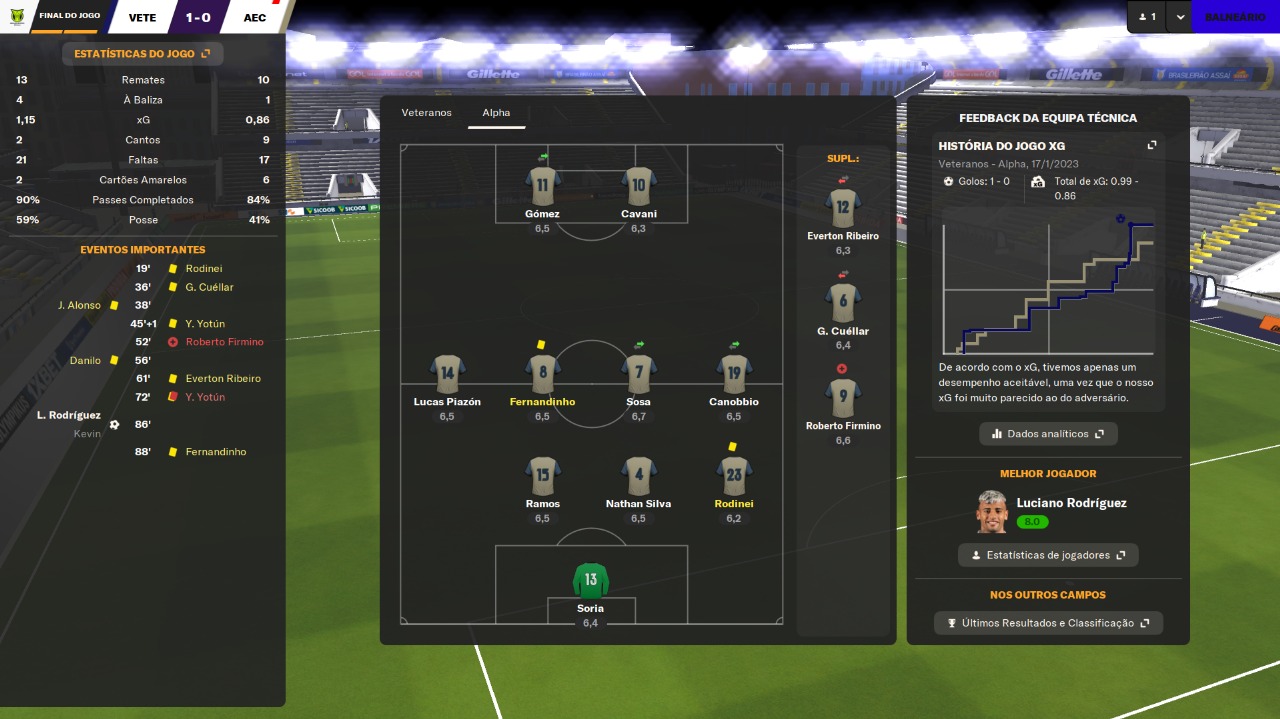Open best player Luciano Rodríguez
This screenshot has width=1280, height=719.
click(x=1070, y=503)
